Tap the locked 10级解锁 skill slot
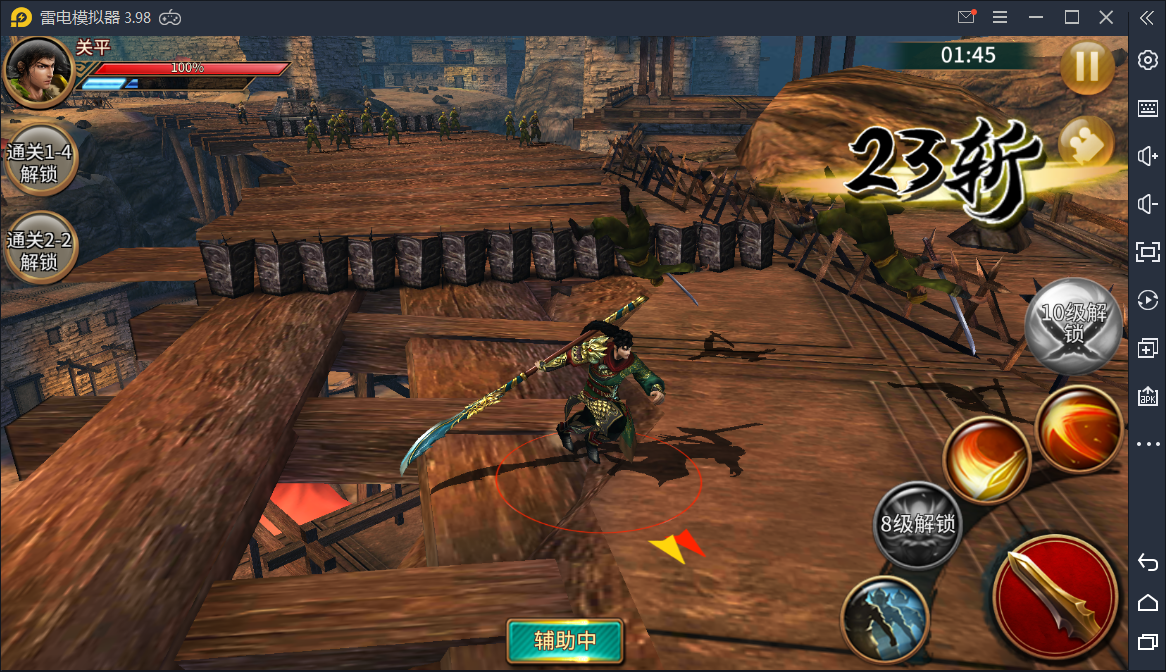Viewport: 1166px width, 672px height. (x=1073, y=325)
